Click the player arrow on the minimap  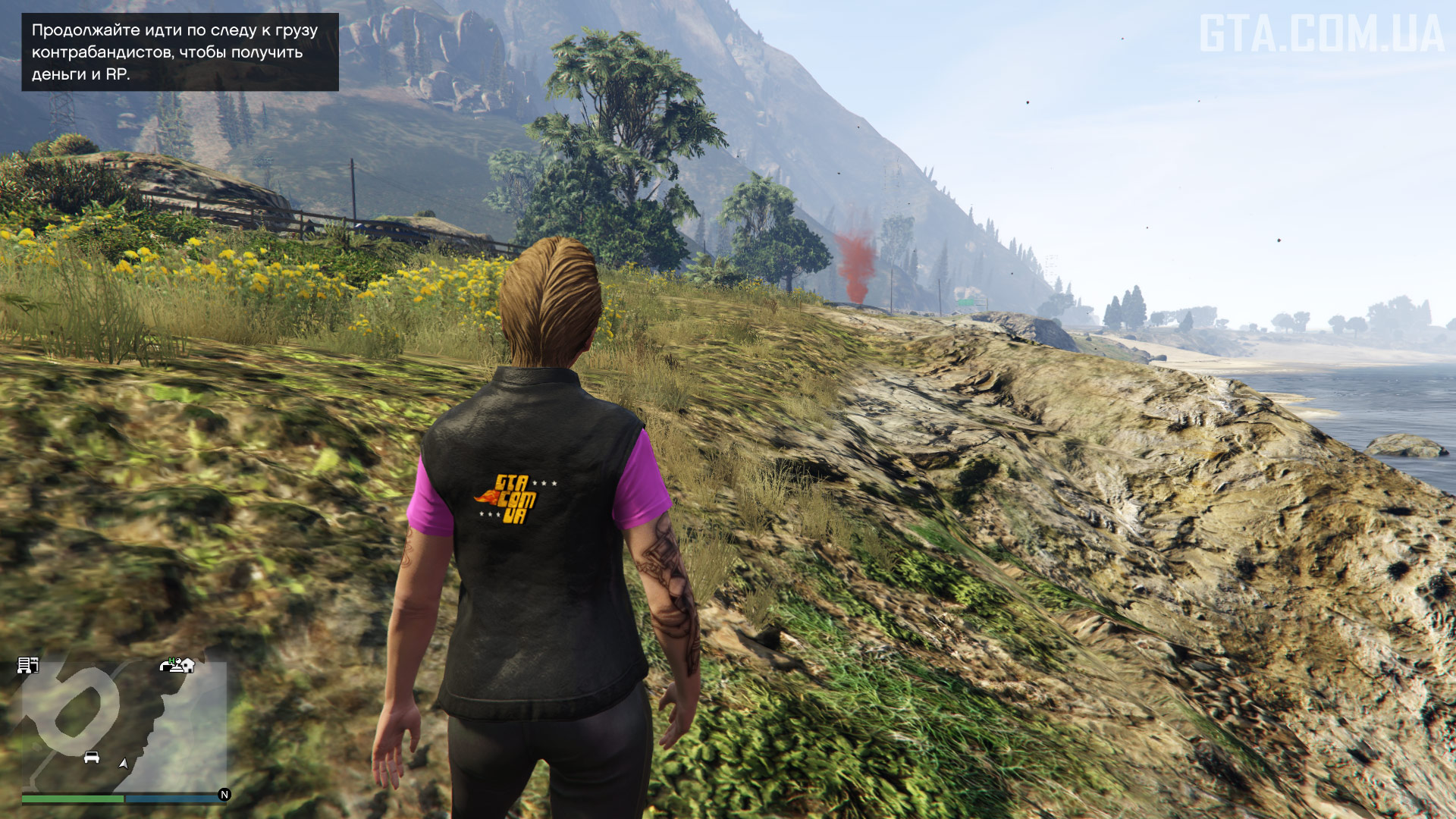click(x=123, y=764)
